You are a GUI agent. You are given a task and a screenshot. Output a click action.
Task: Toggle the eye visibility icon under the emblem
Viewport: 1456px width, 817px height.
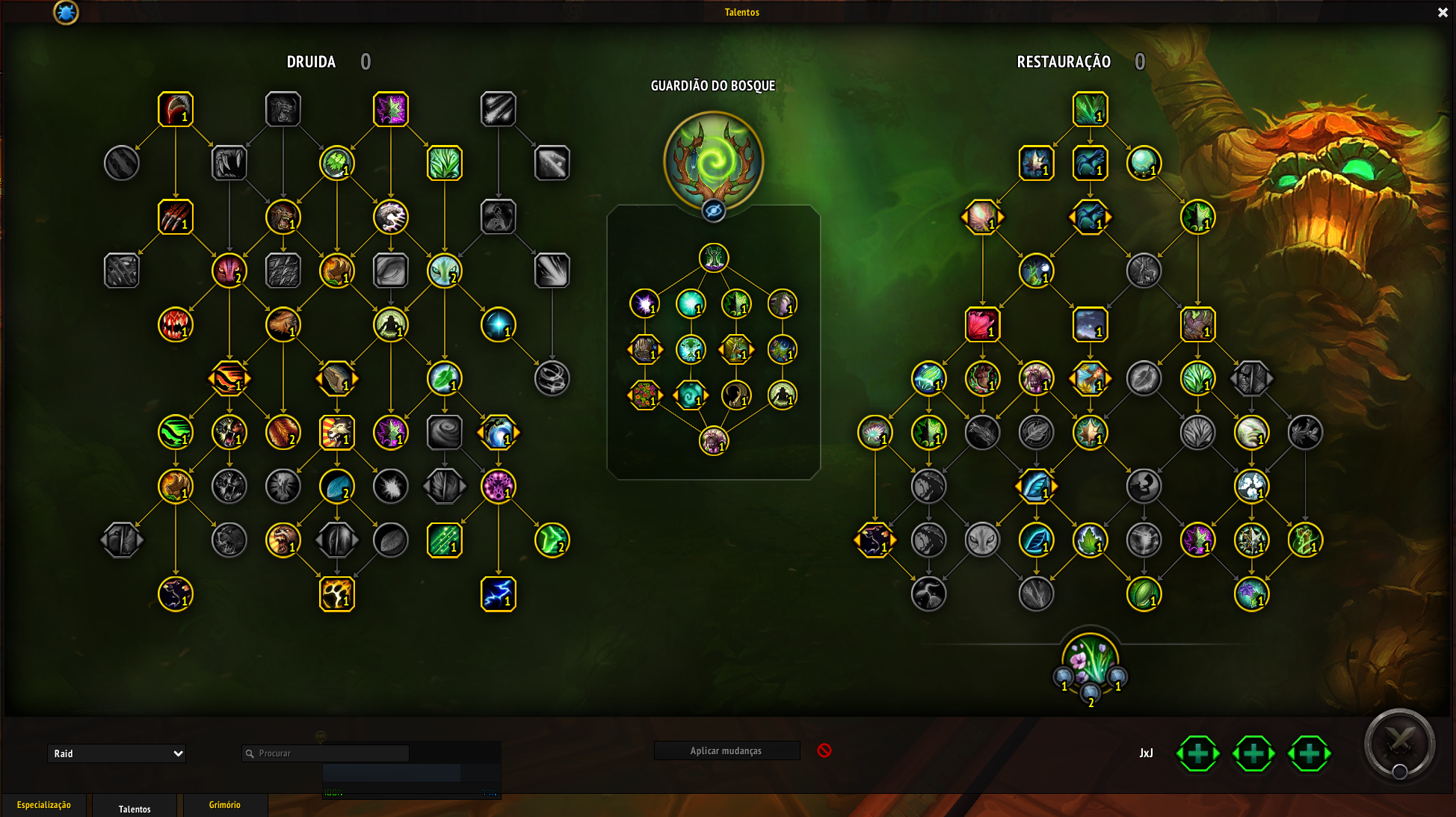coord(714,212)
